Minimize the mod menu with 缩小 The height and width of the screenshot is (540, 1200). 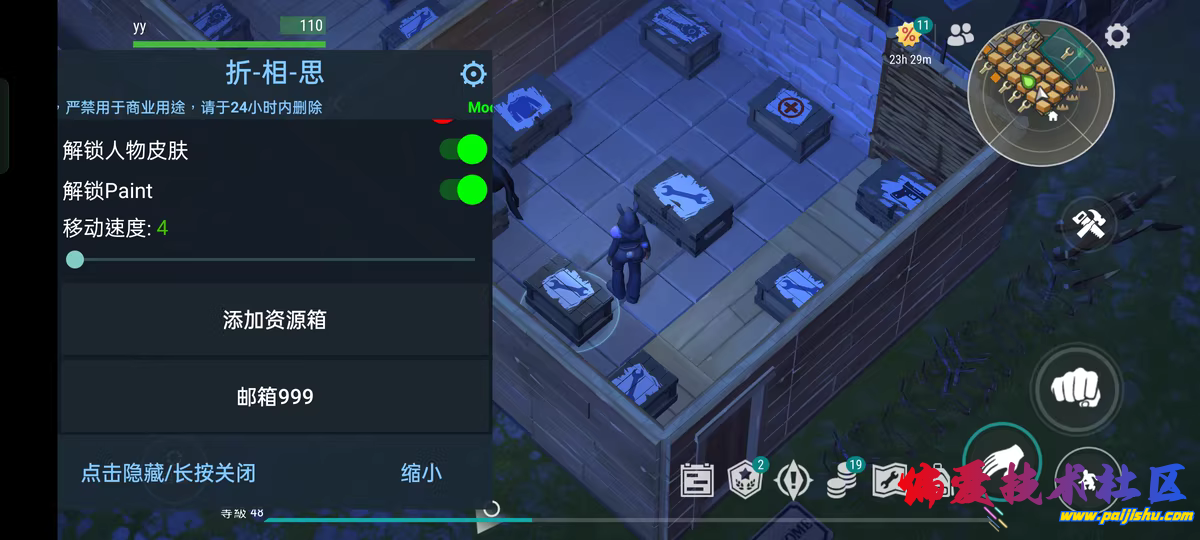pyautogui.click(x=421, y=473)
